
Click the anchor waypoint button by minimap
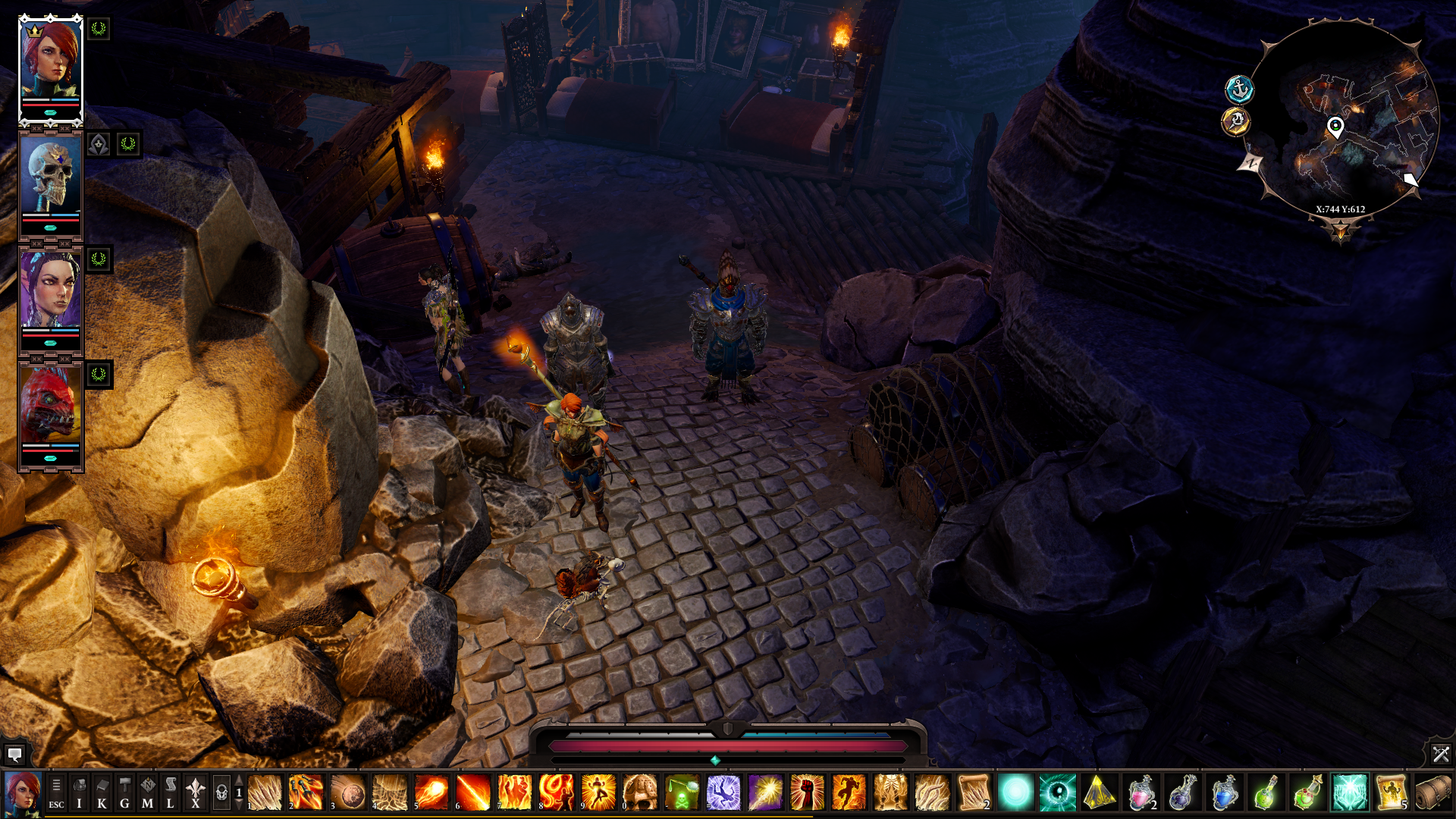[x=1239, y=89]
